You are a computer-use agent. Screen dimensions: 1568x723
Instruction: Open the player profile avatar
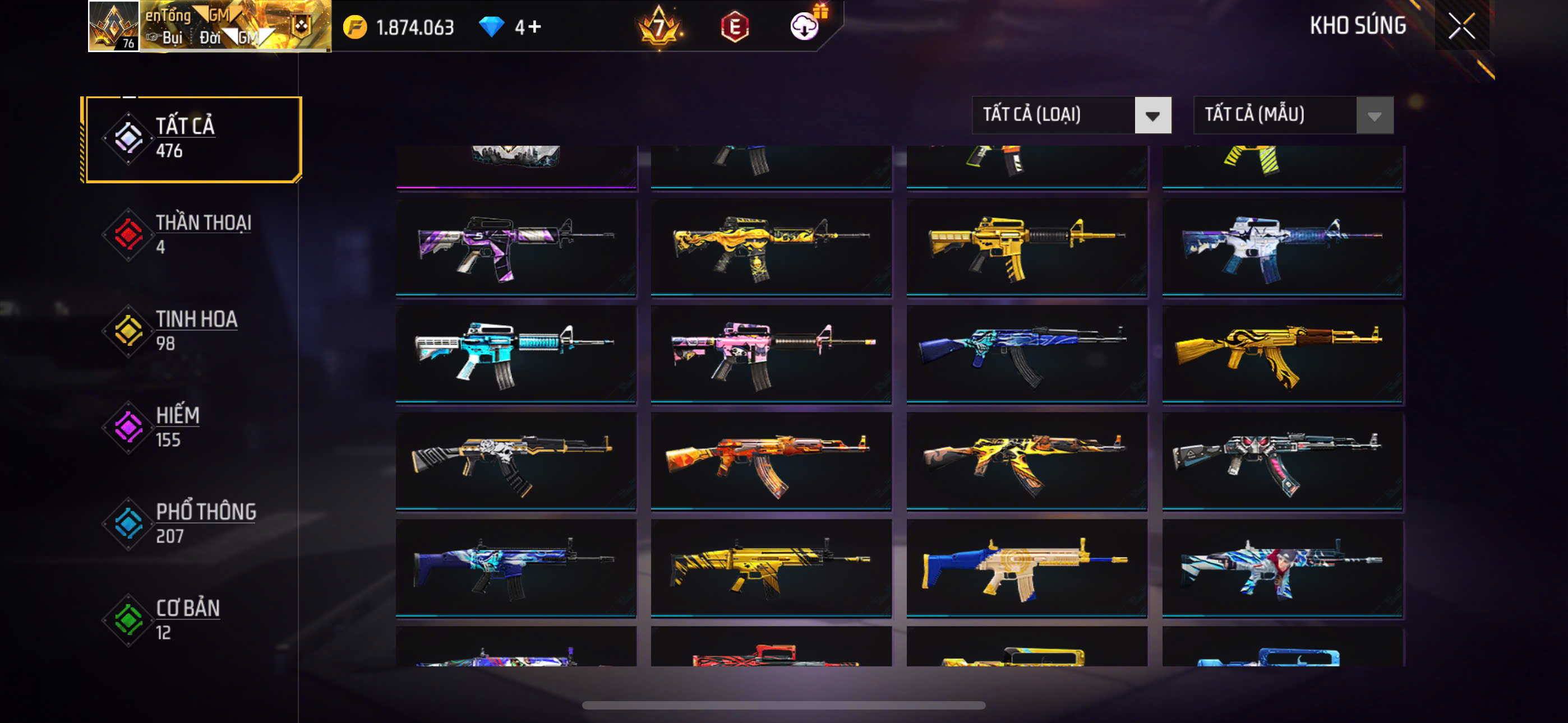click(114, 26)
